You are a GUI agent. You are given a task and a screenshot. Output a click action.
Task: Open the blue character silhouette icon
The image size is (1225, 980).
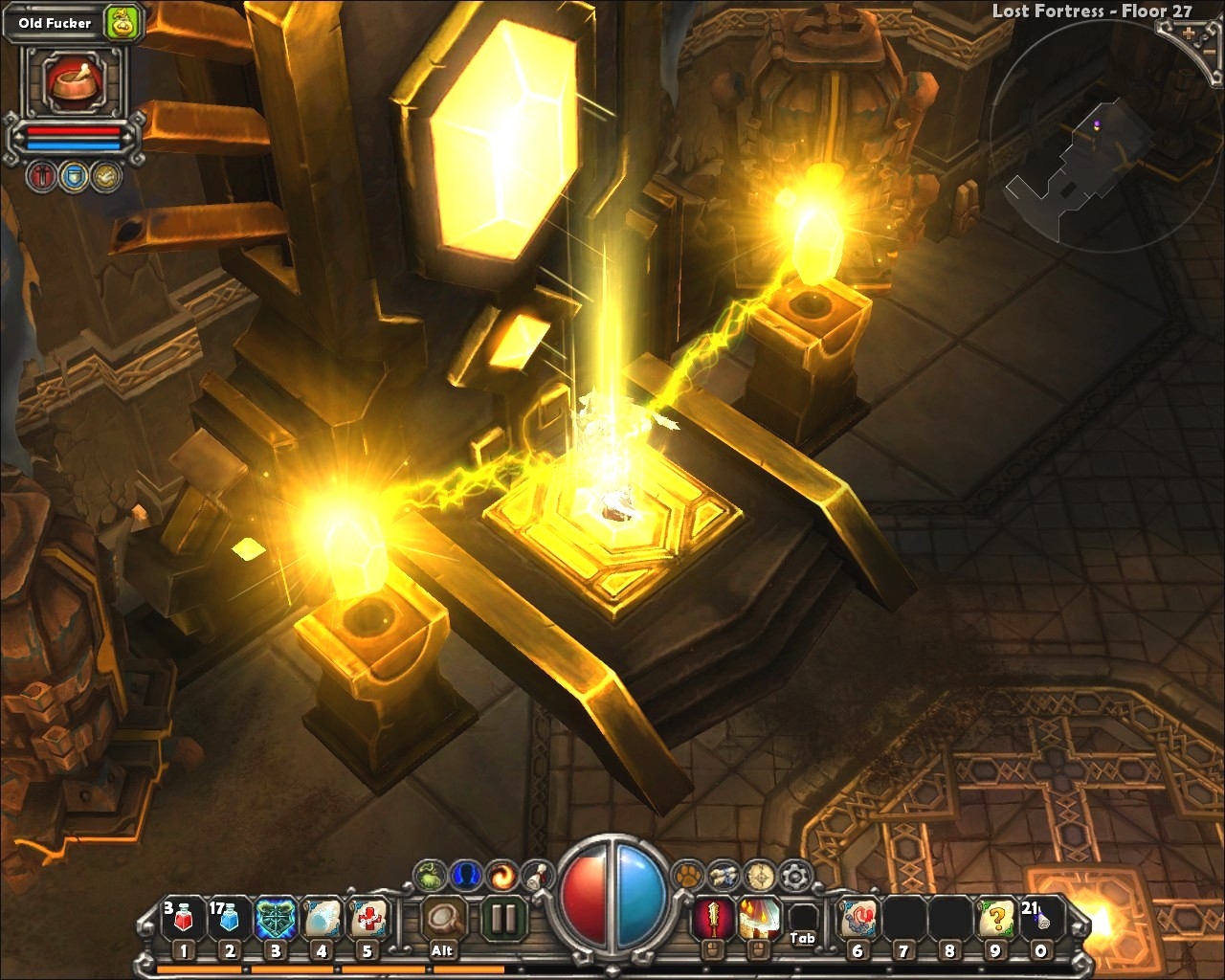coord(466,874)
